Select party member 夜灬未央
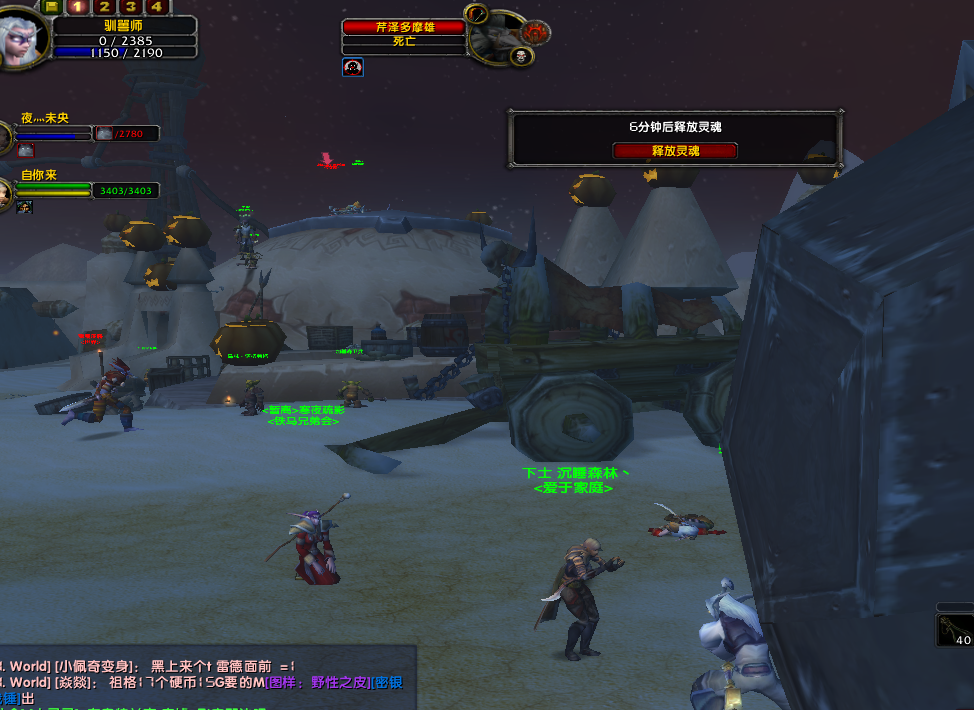The width and height of the screenshot is (974, 710). 45,118
